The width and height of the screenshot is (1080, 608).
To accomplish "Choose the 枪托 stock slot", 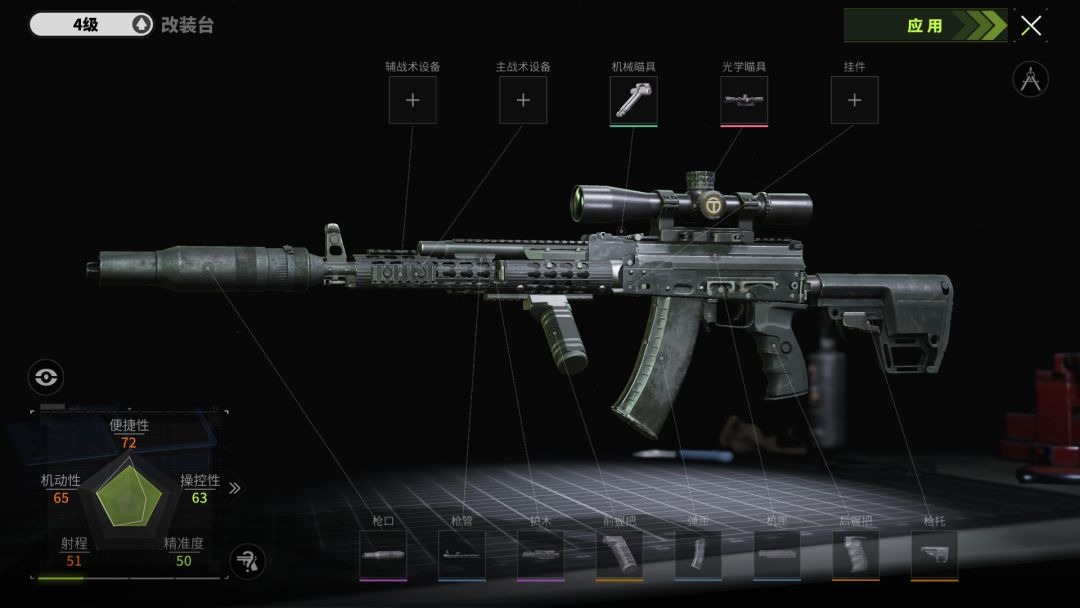I will (934, 554).
